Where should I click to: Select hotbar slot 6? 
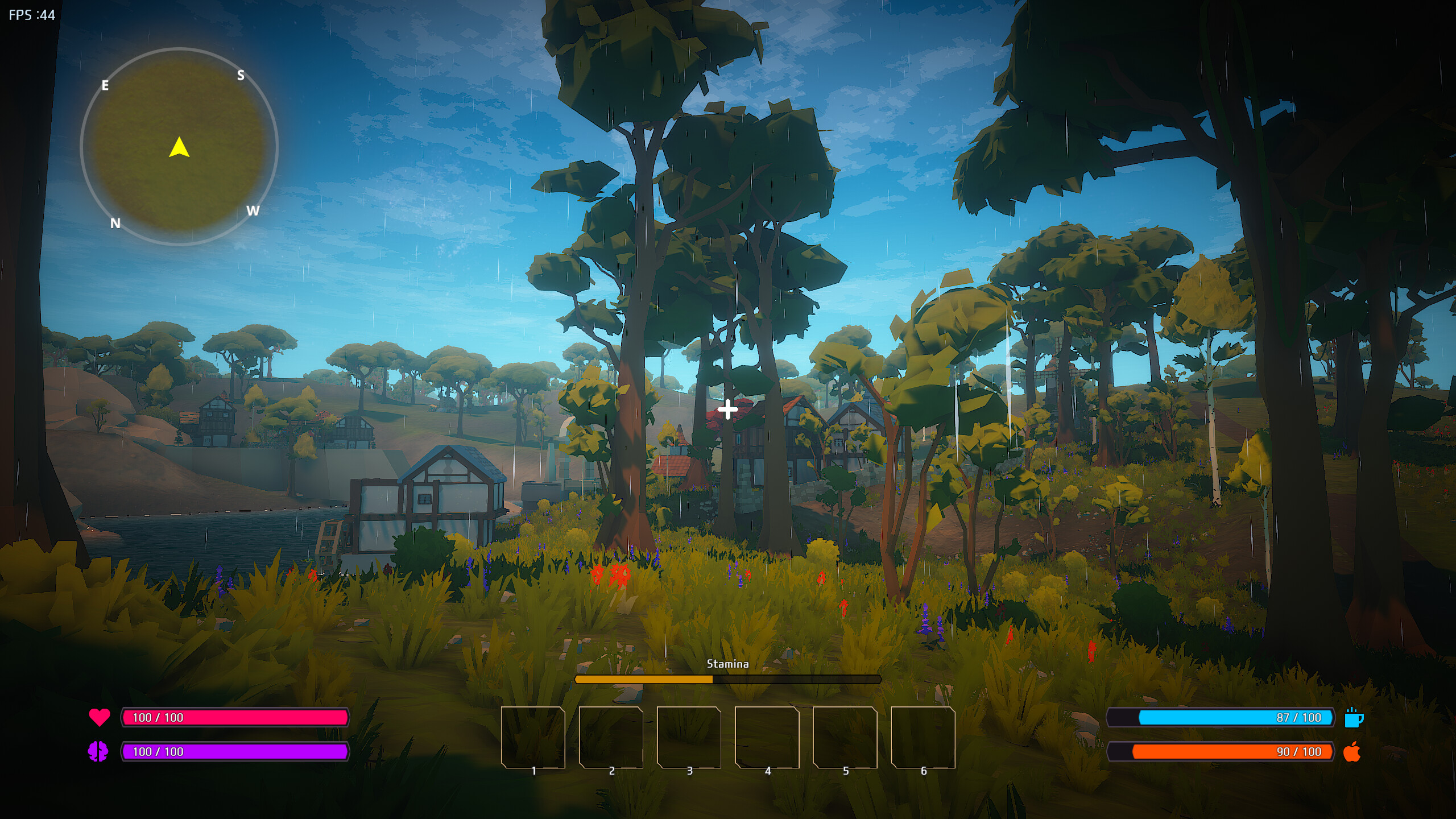click(923, 738)
